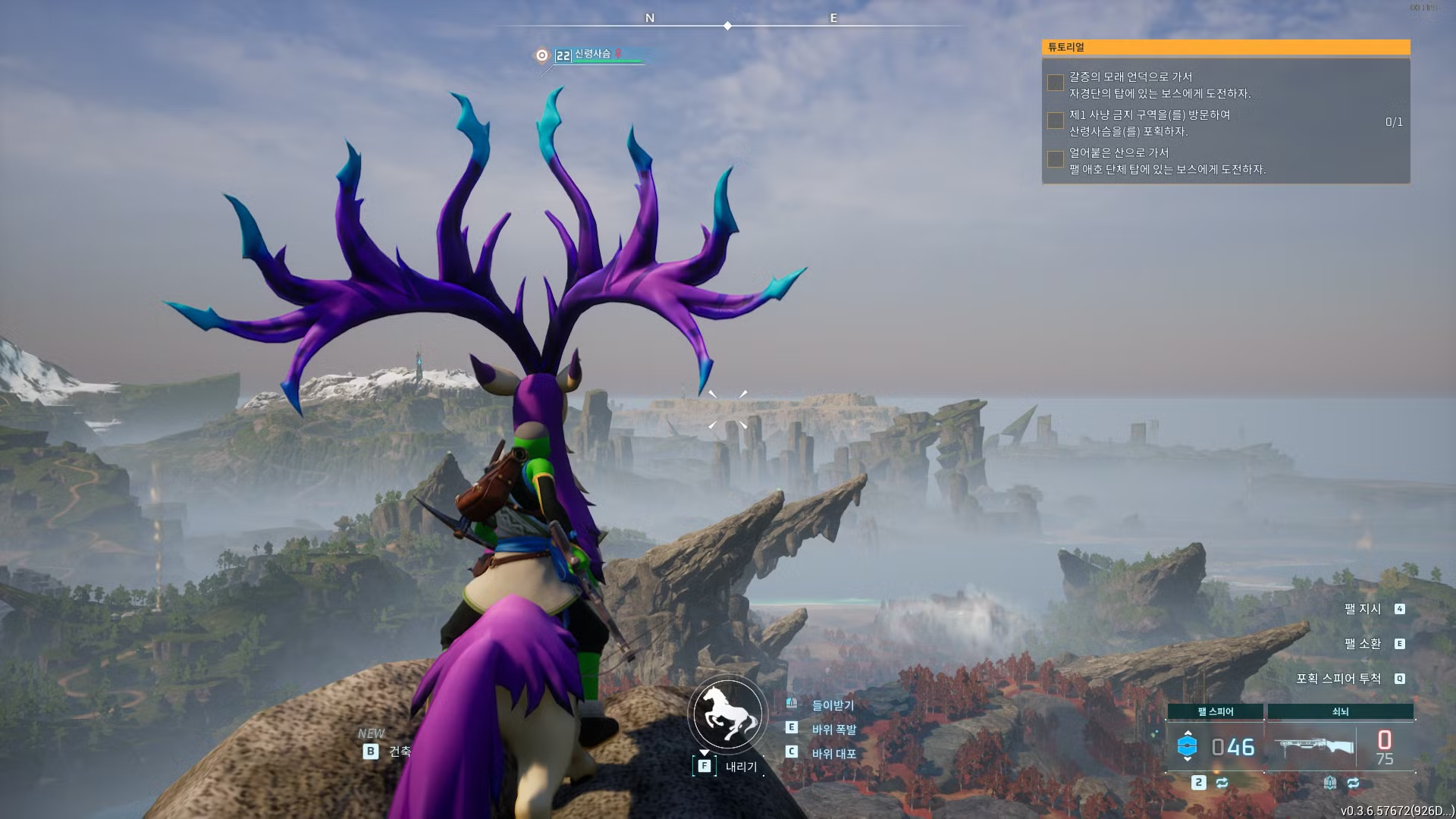Tick the checkbox for the frozen mountain boss objective
Viewport: 1456px width, 819px height.
tap(1055, 158)
